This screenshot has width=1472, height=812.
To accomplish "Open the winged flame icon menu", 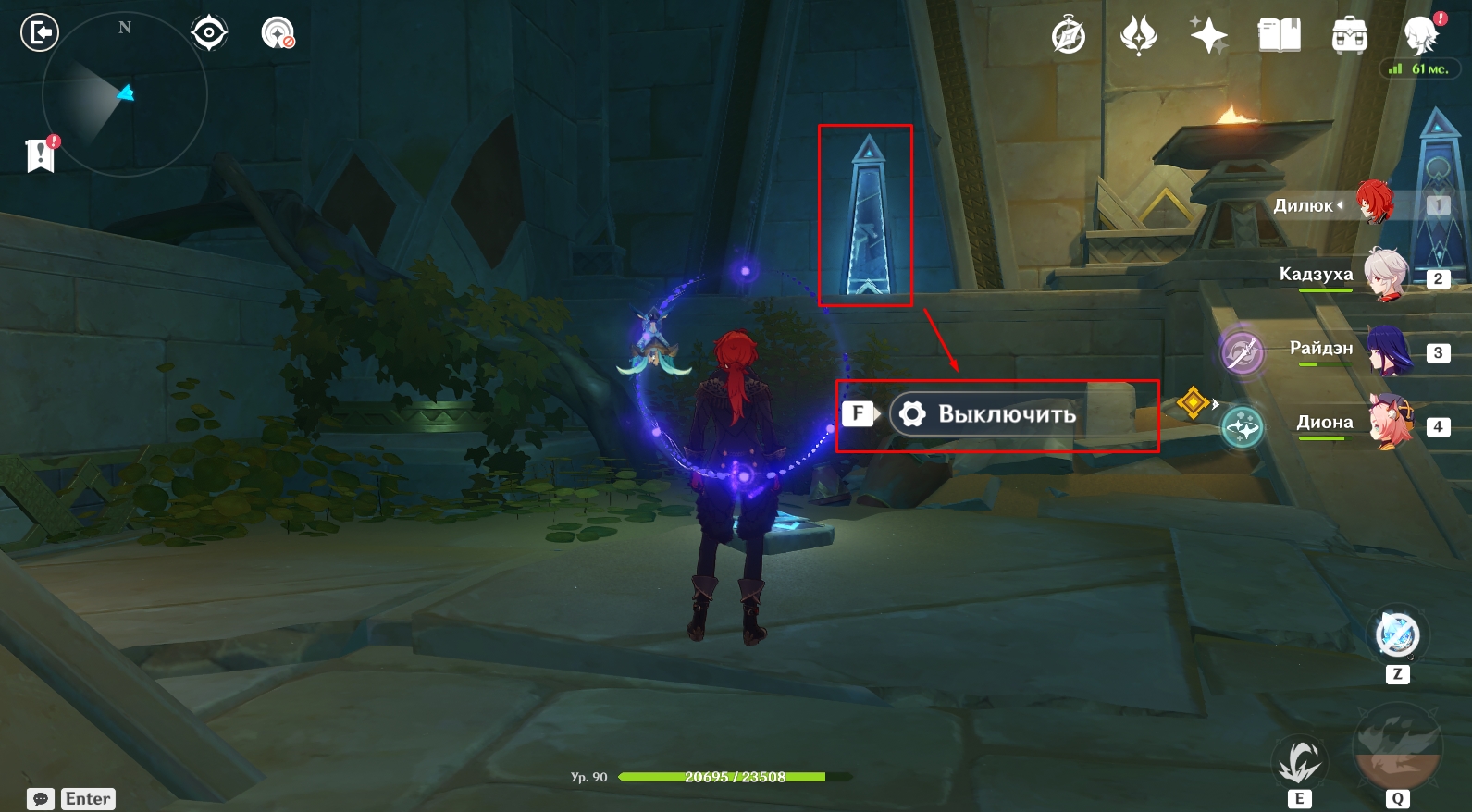I will 1138,37.
